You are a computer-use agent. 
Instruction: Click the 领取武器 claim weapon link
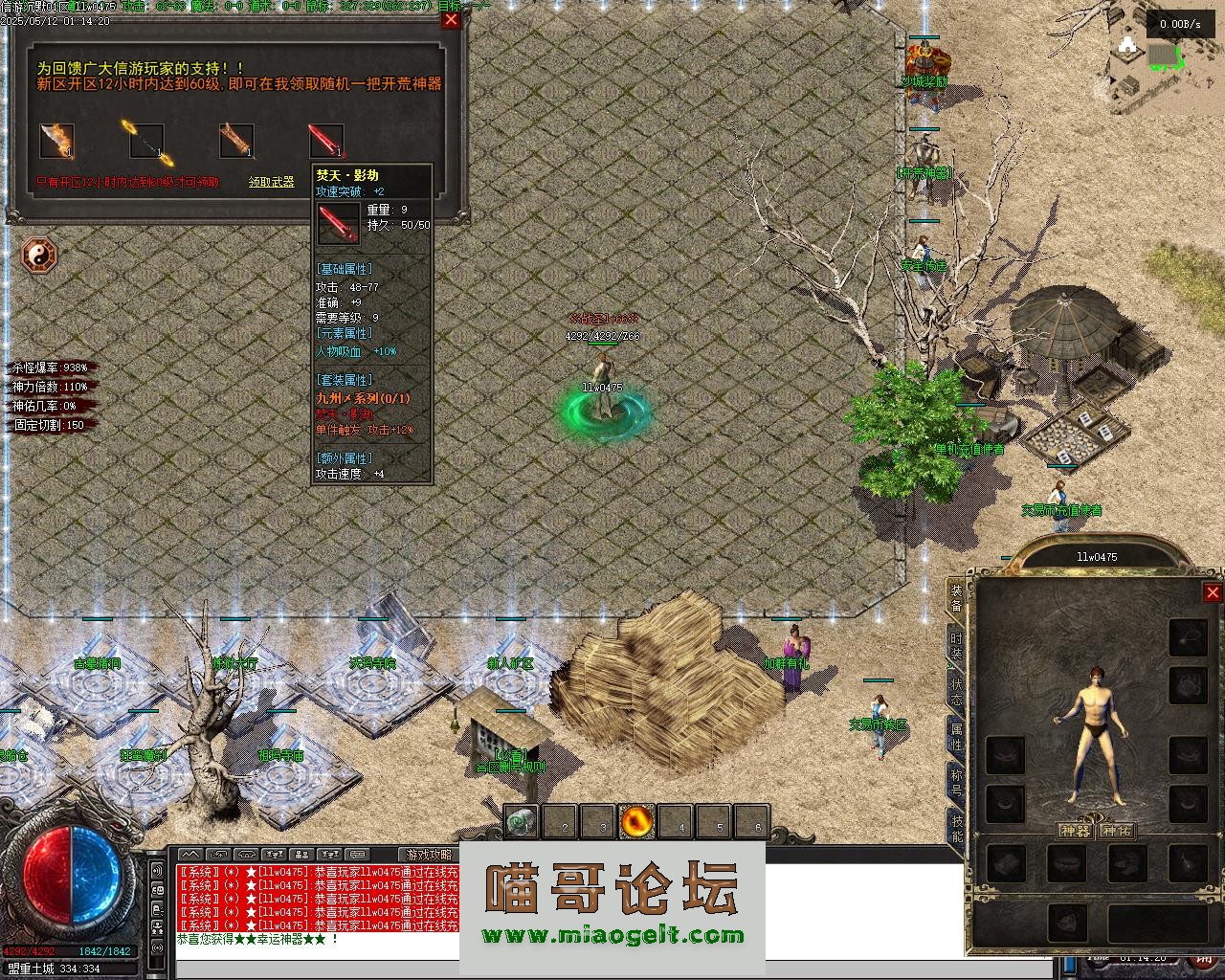[x=272, y=182]
